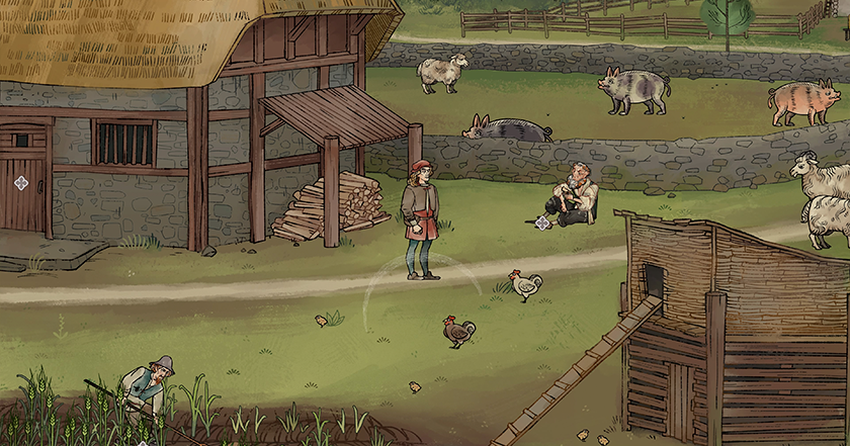Viewport: 850px width, 446px height.
Task: Select the interaction marker beside the seated man
Action: pyautogui.click(x=542, y=222)
